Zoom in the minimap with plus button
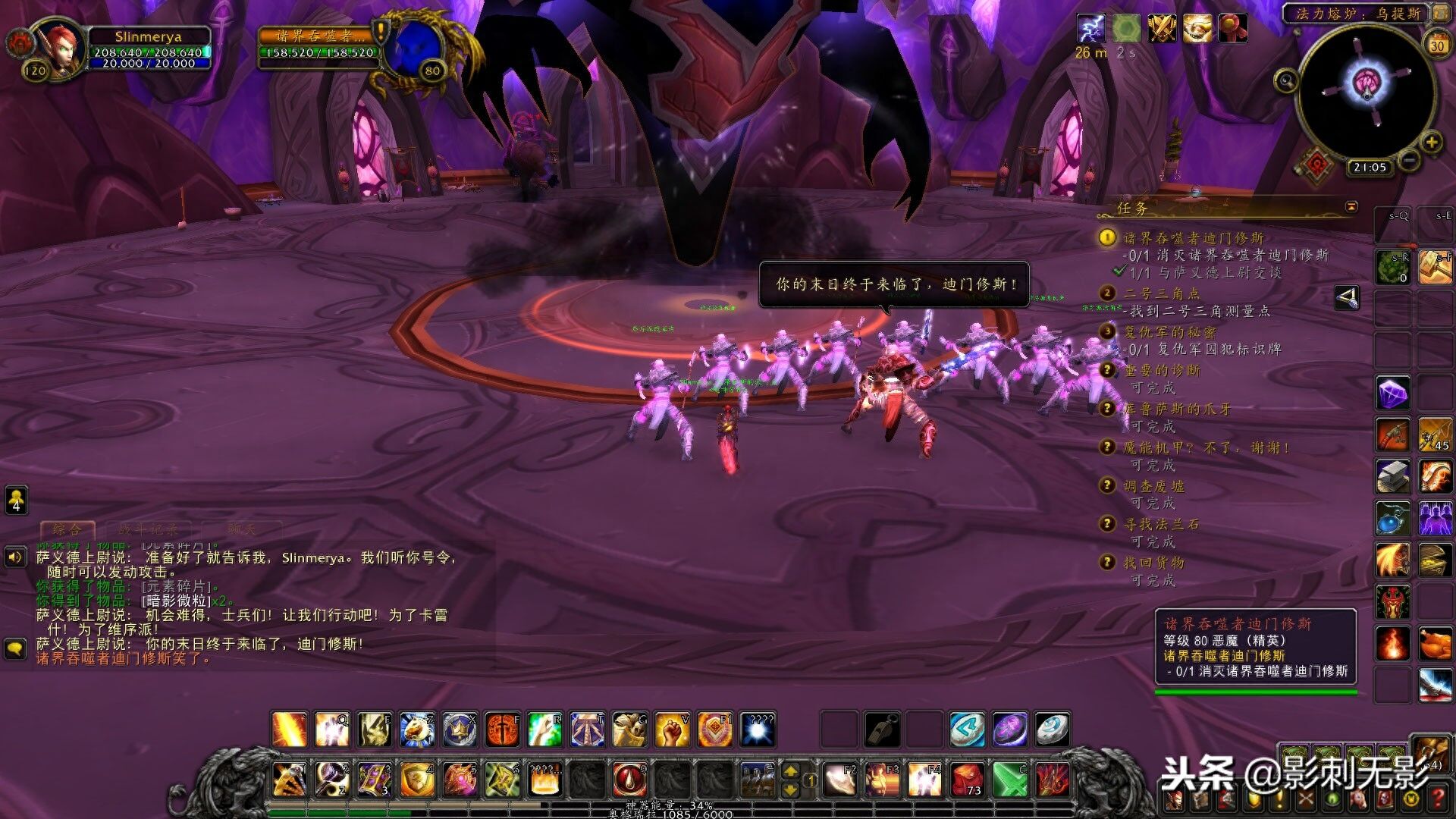The image size is (1456, 819). [x=1431, y=143]
